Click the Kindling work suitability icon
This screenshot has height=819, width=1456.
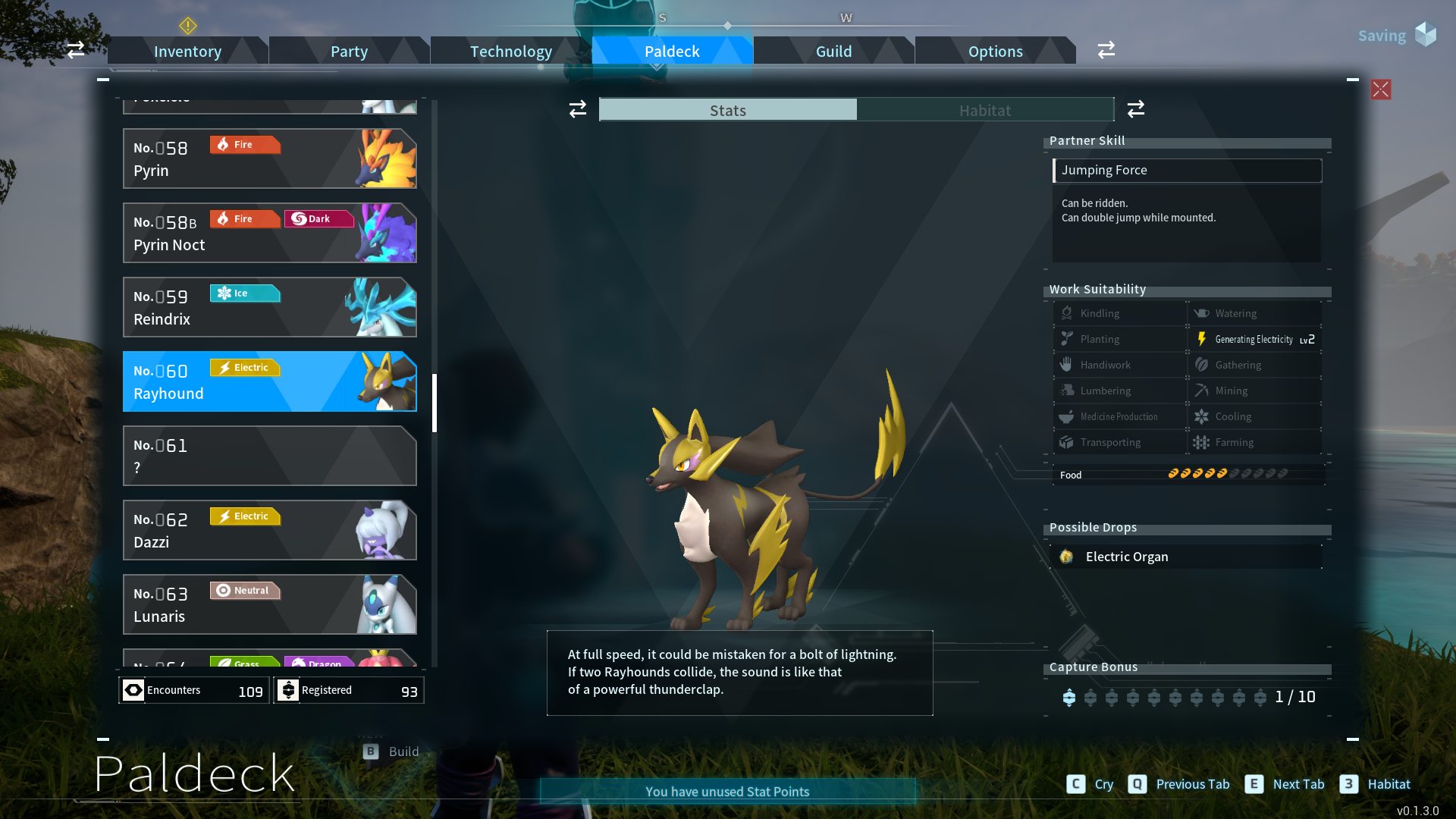click(x=1068, y=313)
